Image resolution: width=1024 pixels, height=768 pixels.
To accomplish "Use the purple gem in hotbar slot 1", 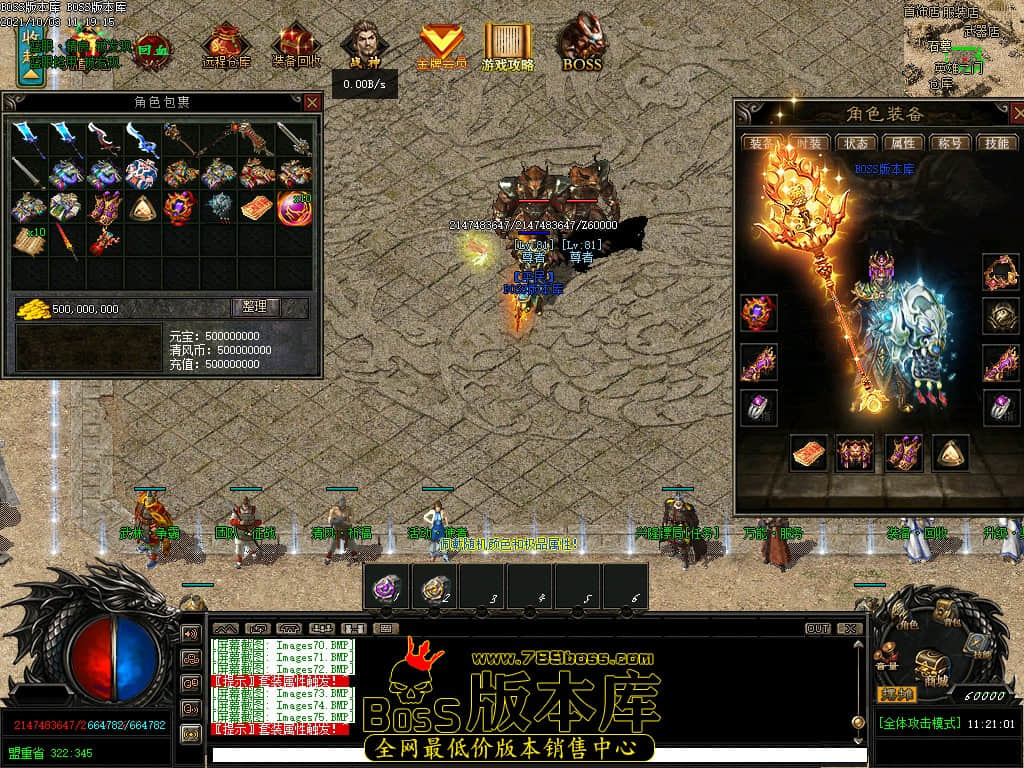I will point(386,586).
